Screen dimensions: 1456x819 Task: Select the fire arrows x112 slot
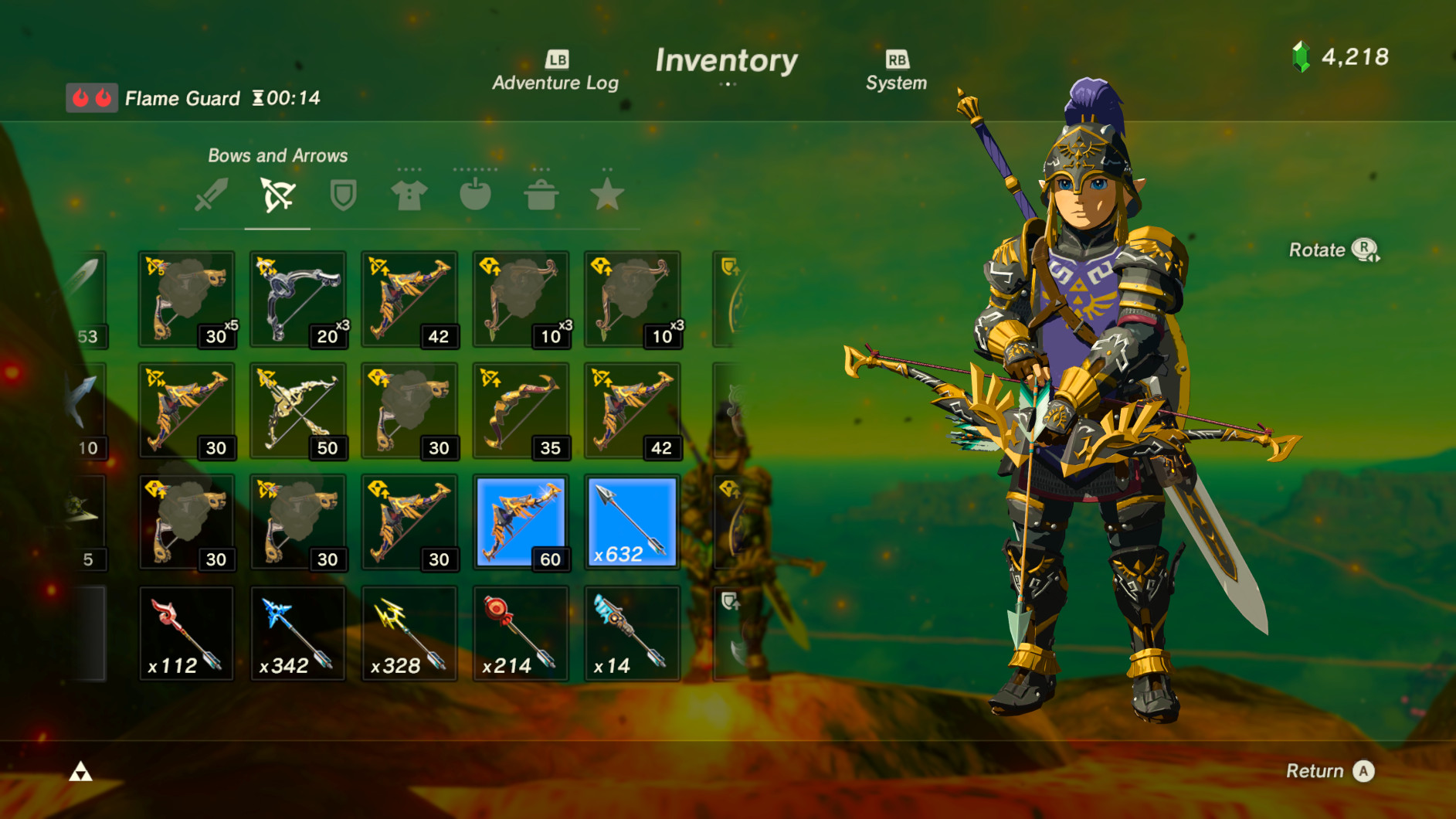coord(185,633)
